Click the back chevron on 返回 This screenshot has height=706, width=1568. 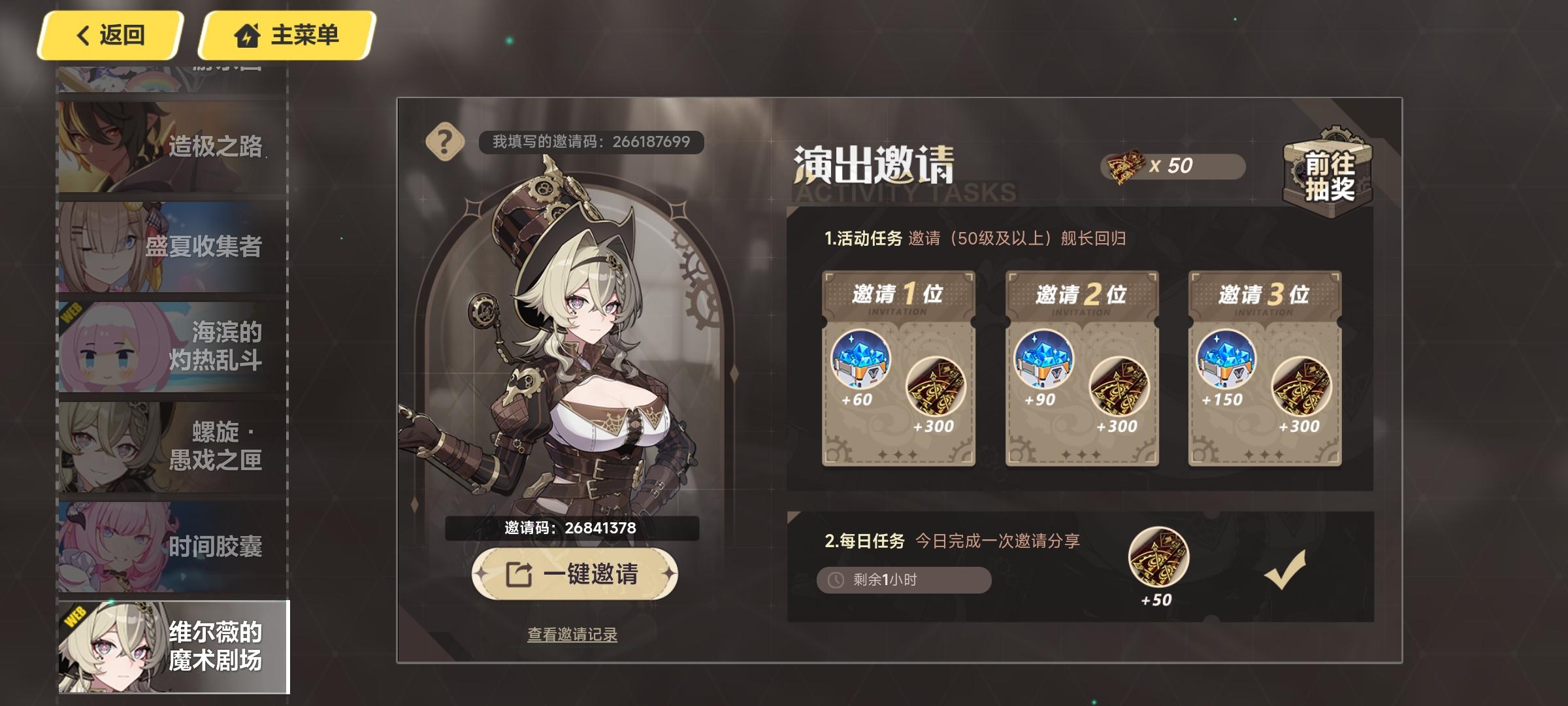coord(81,36)
